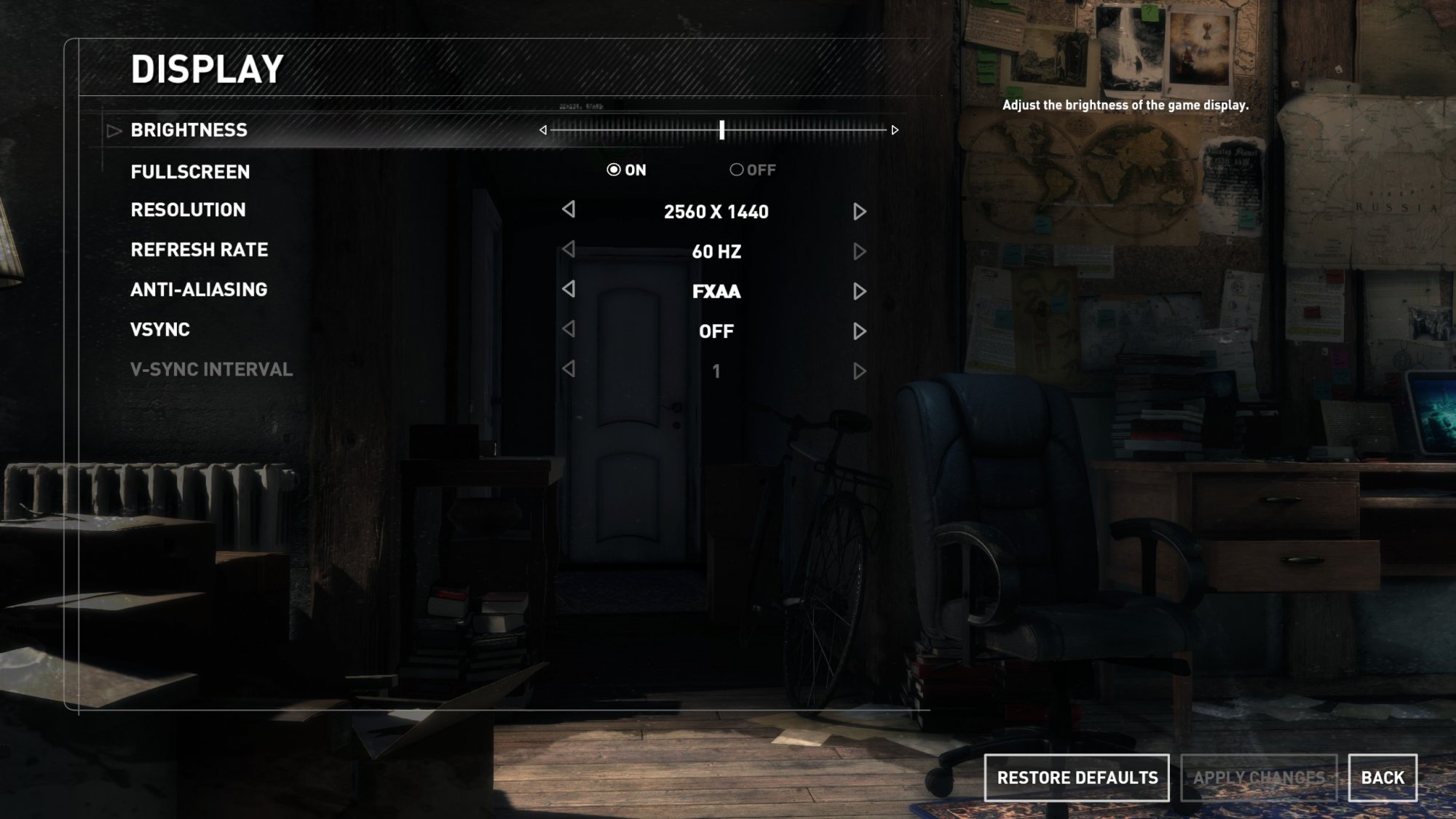Increase the V-Sync Interval value
This screenshot has height=819, width=1456.
point(859,372)
